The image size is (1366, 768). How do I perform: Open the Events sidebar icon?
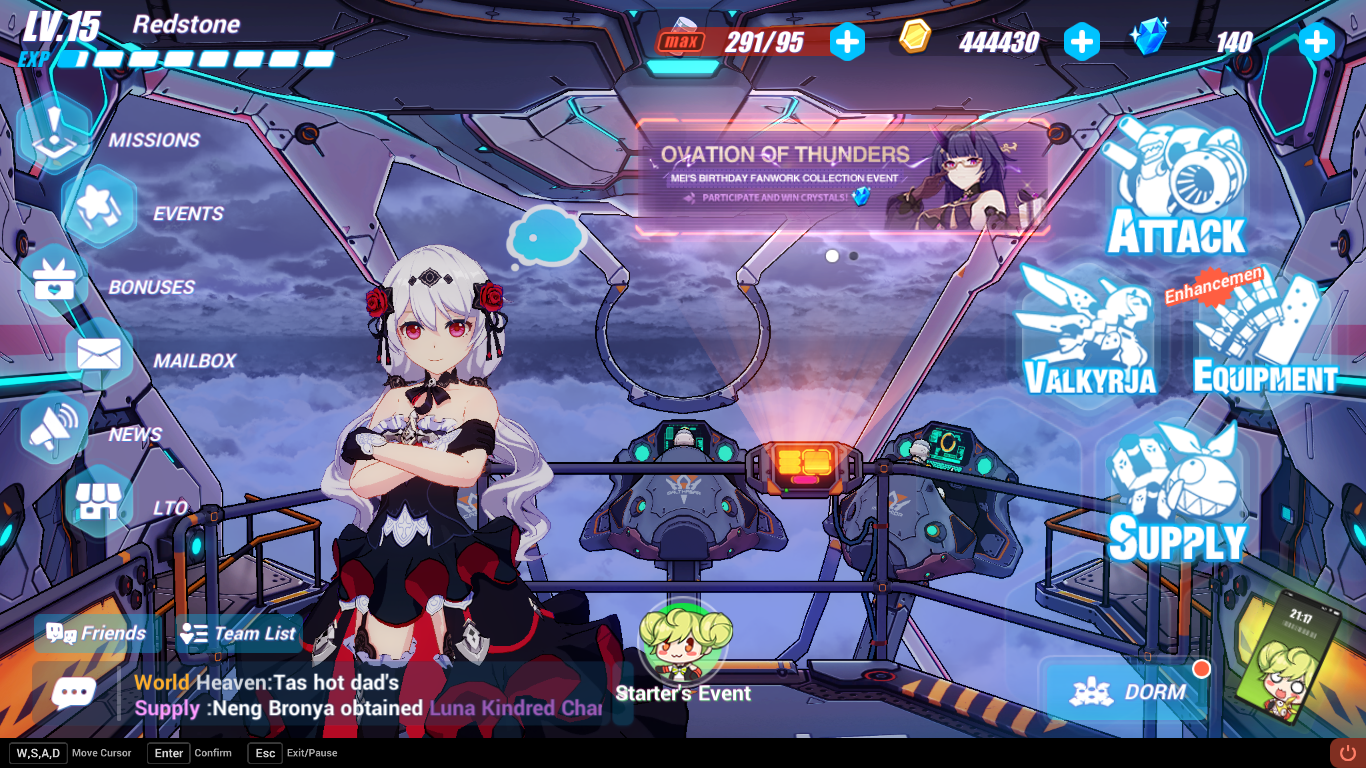pos(94,207)
